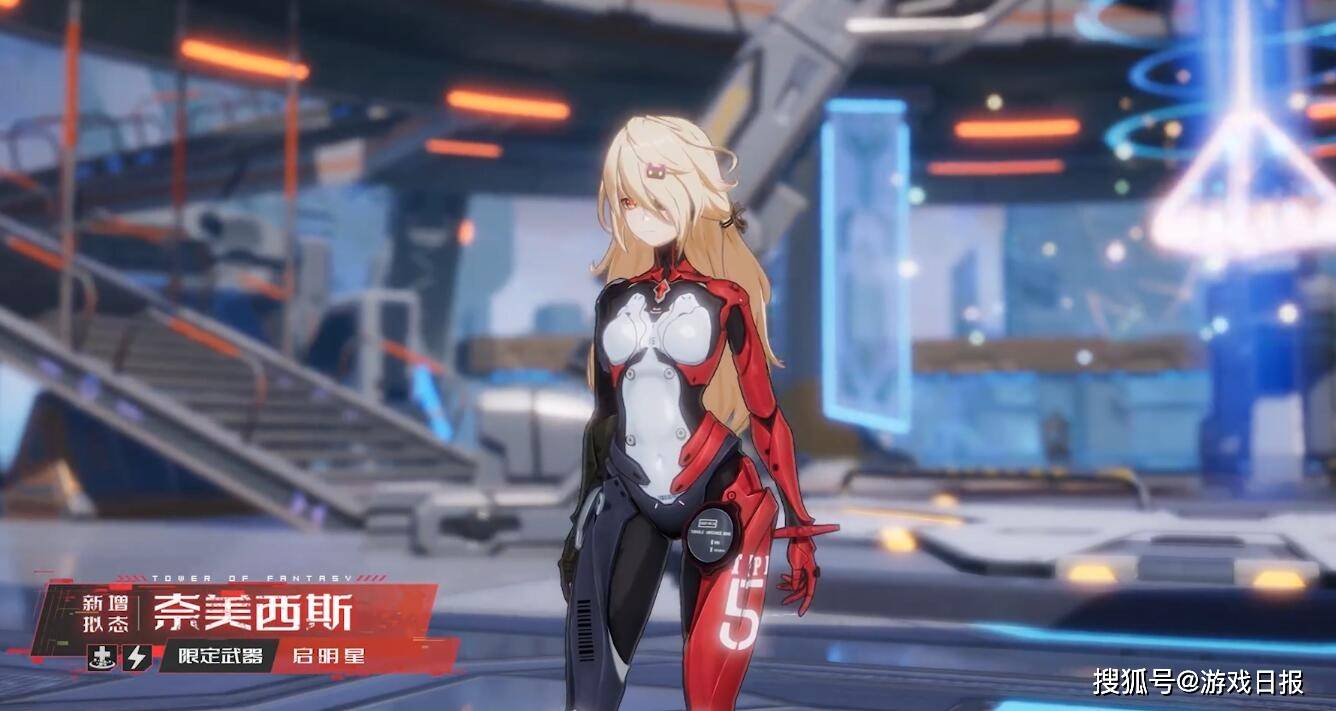1336x711 pixels.
Task: Click the 限定武器 limited weapon label
Action: click(x=220, y=656)
